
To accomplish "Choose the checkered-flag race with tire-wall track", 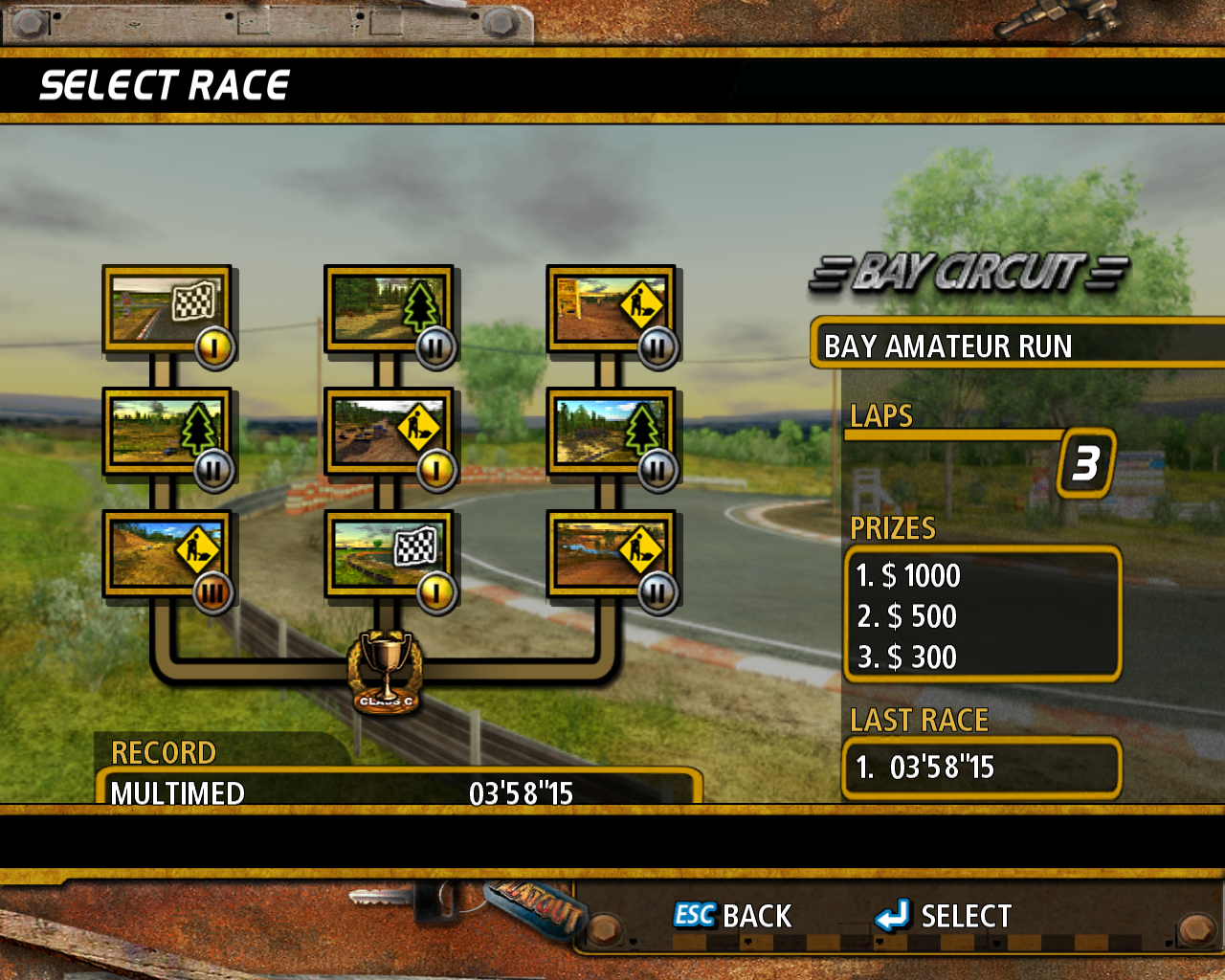I will (x=388, y=554).
